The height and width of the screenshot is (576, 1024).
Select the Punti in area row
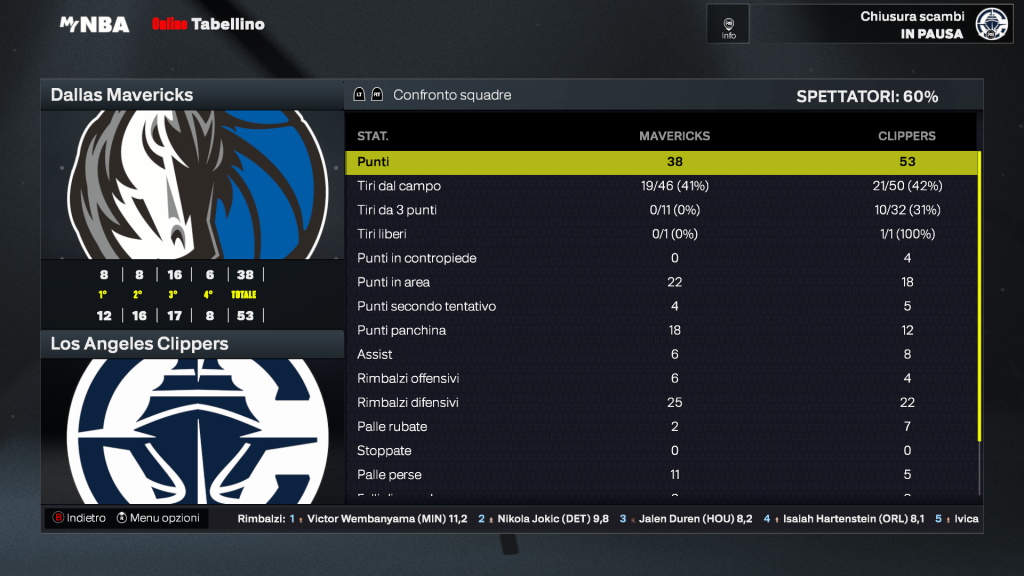660,282
